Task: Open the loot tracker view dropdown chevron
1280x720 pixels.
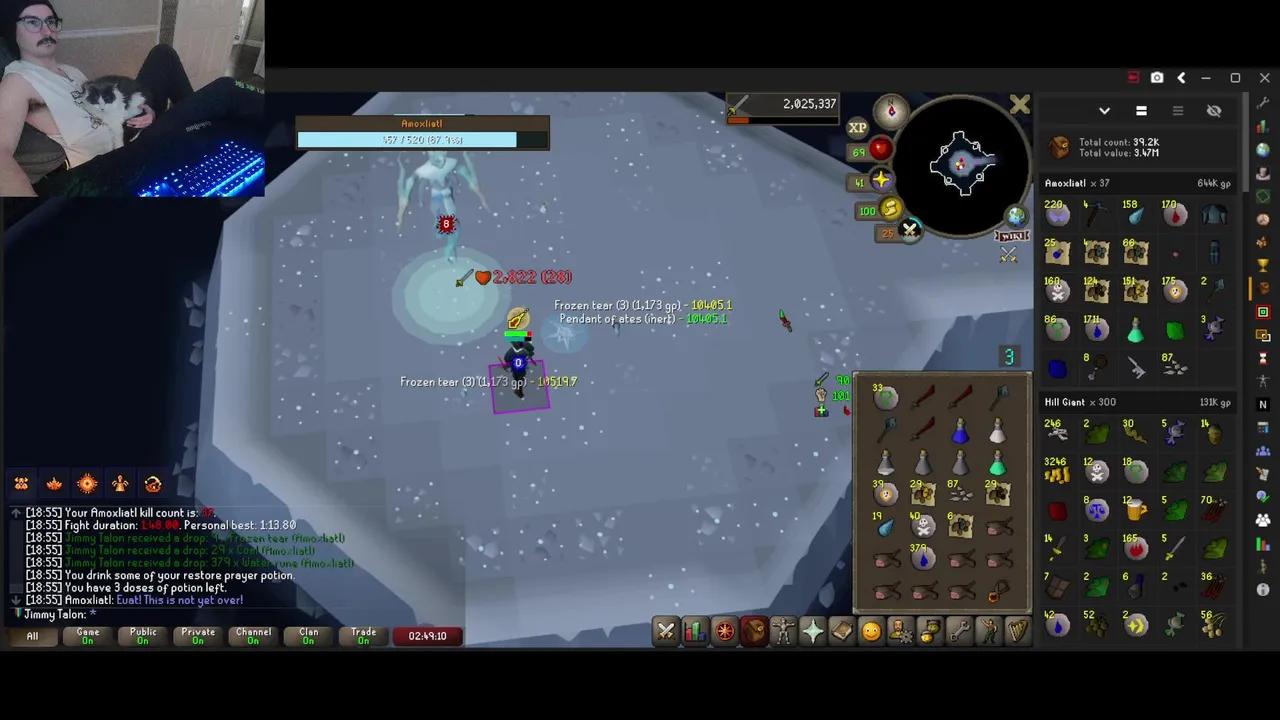Action: 1104,111
